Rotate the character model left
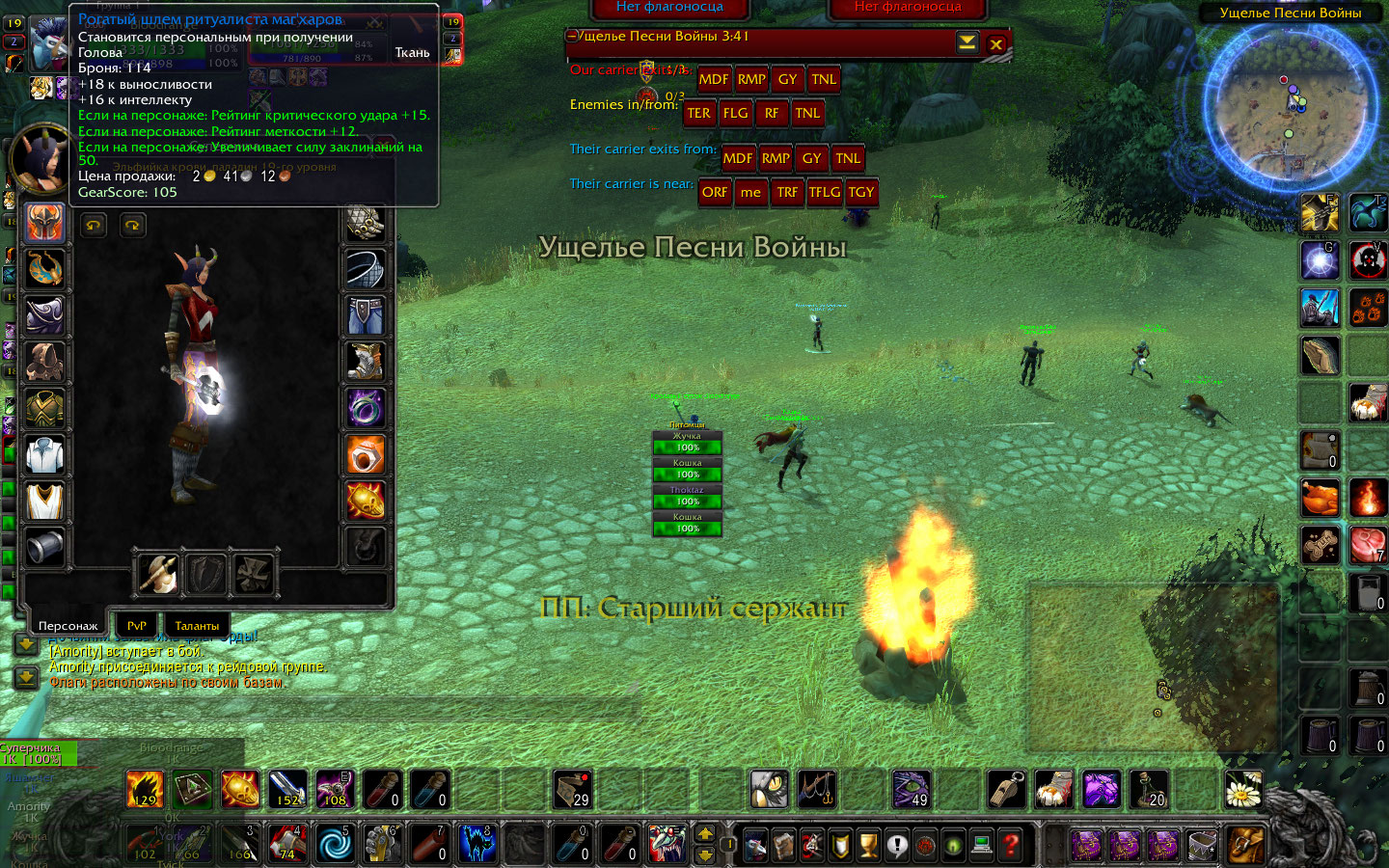Image resolution: width=1389 pixels, height=868 pixels. coord(94,225)
